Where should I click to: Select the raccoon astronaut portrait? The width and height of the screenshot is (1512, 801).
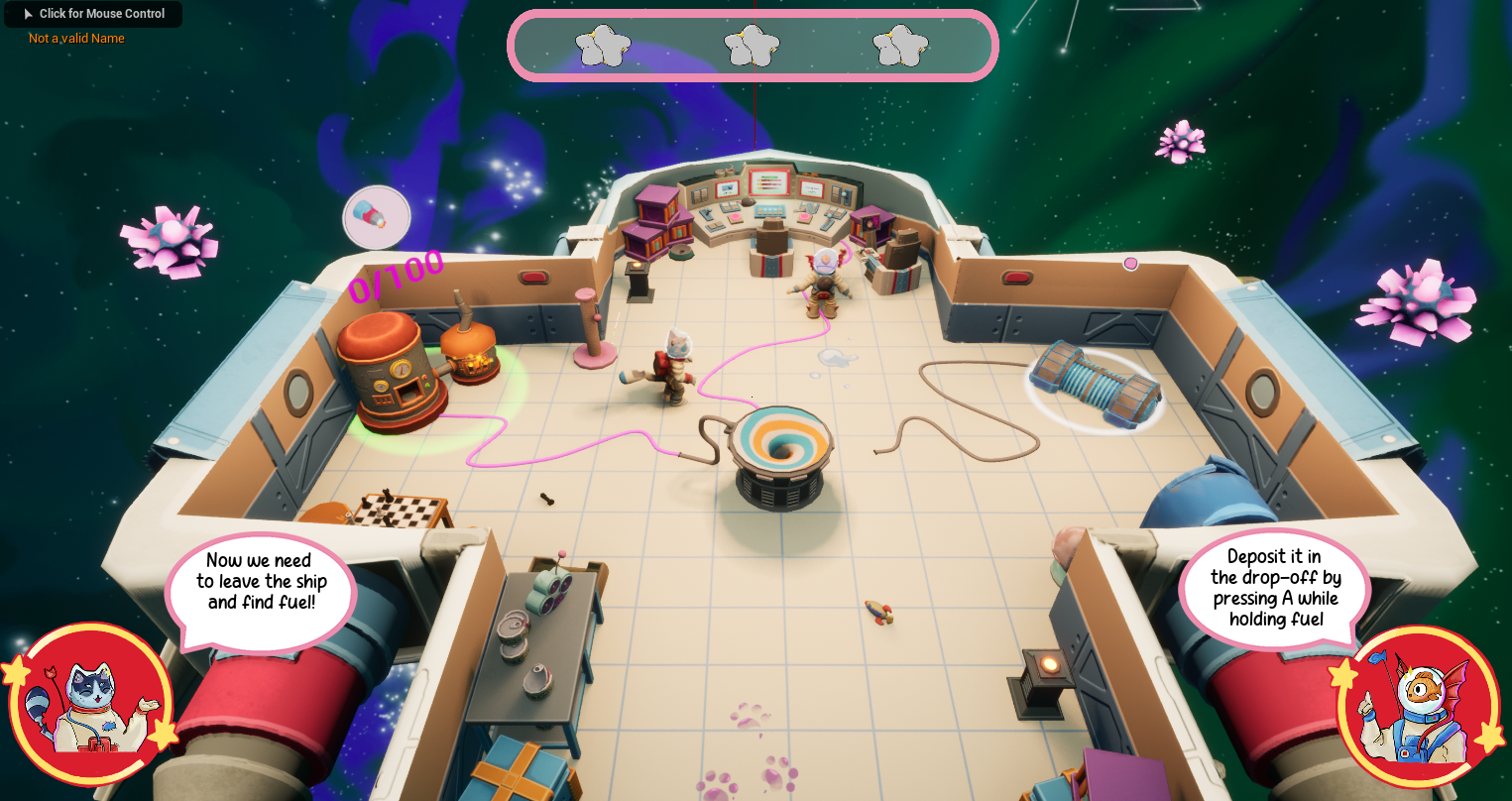(92, 706)
